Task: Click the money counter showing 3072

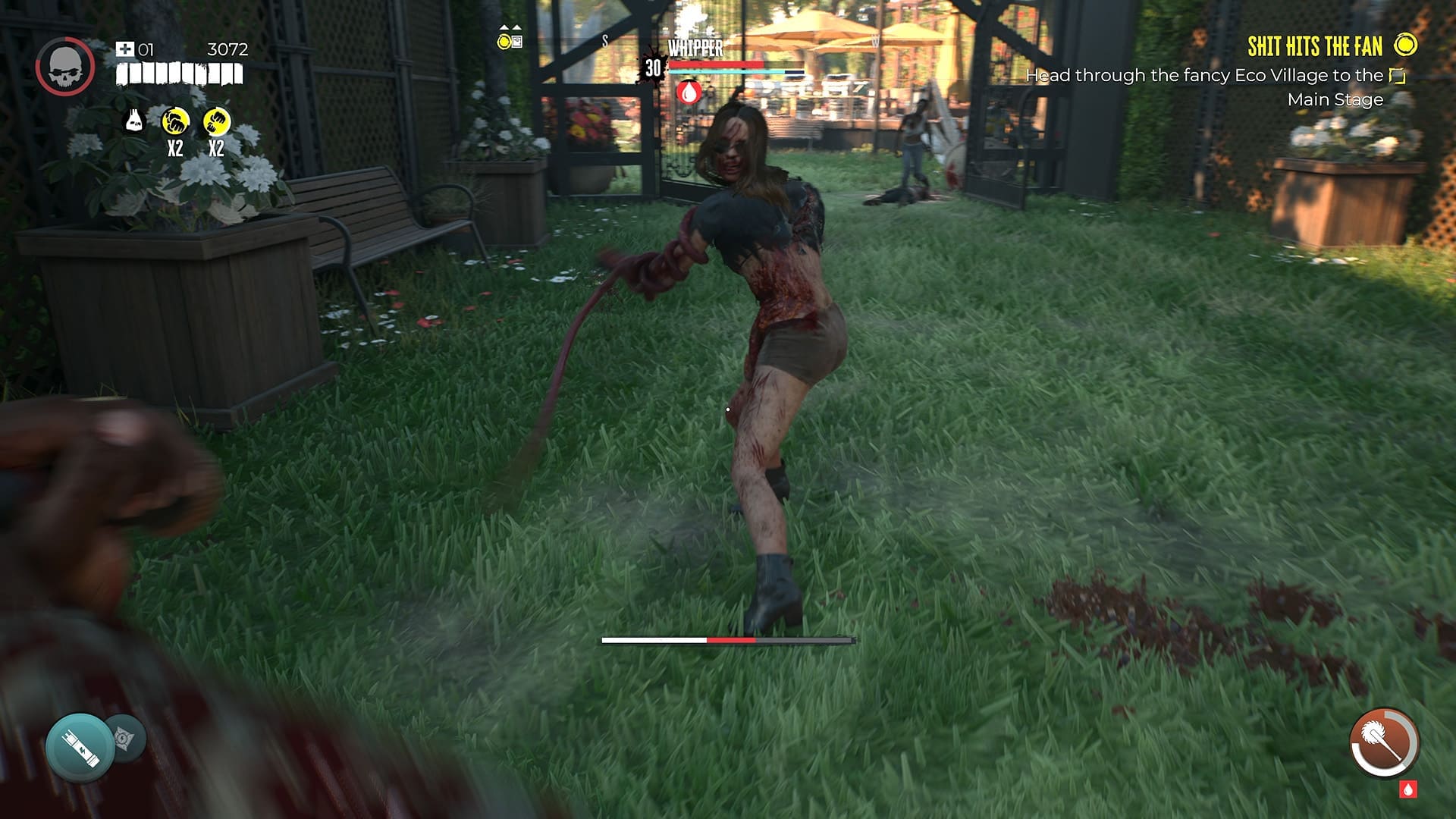Action: [x=224, y=49]
